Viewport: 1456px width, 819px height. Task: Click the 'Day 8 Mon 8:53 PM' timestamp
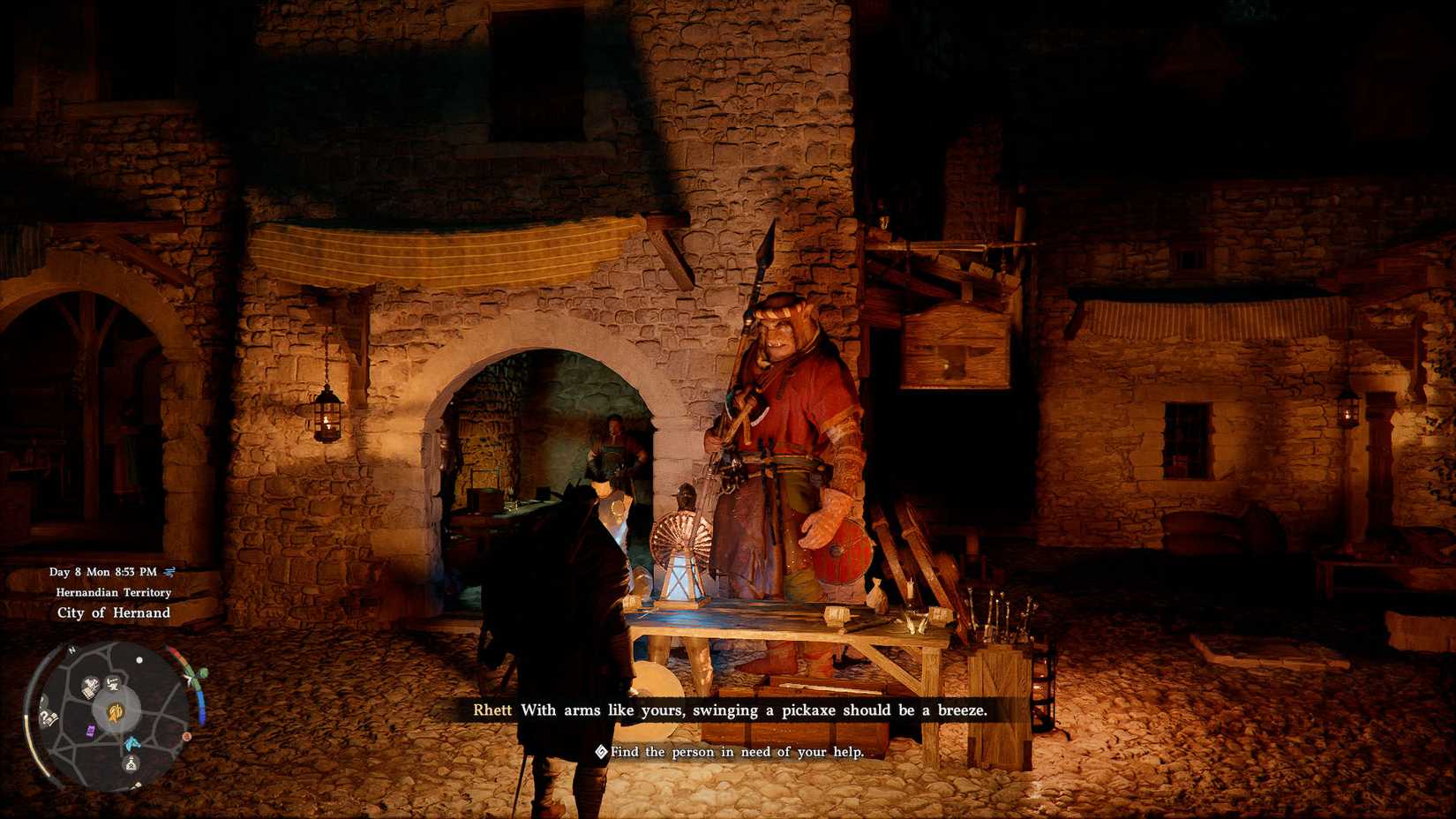(103, 572)
